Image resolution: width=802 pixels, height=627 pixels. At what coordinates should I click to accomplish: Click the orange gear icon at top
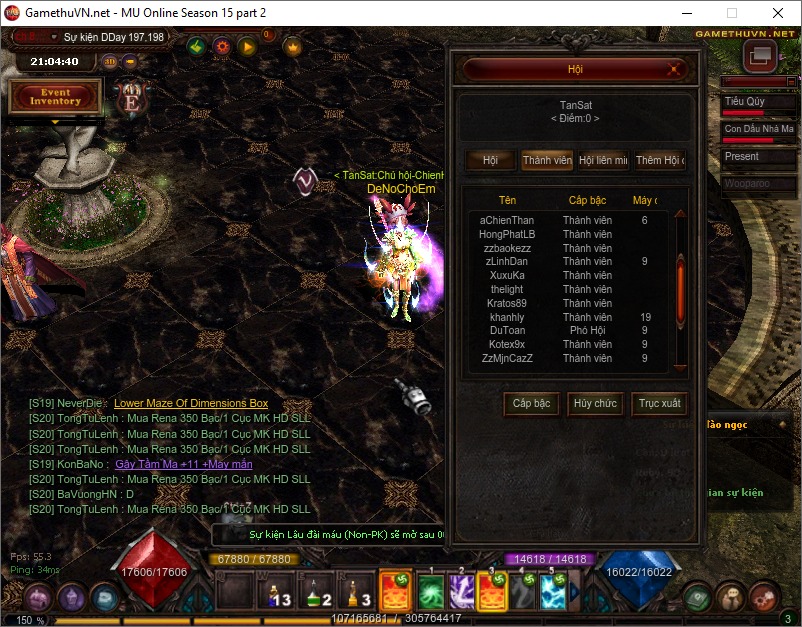(222, 46)
